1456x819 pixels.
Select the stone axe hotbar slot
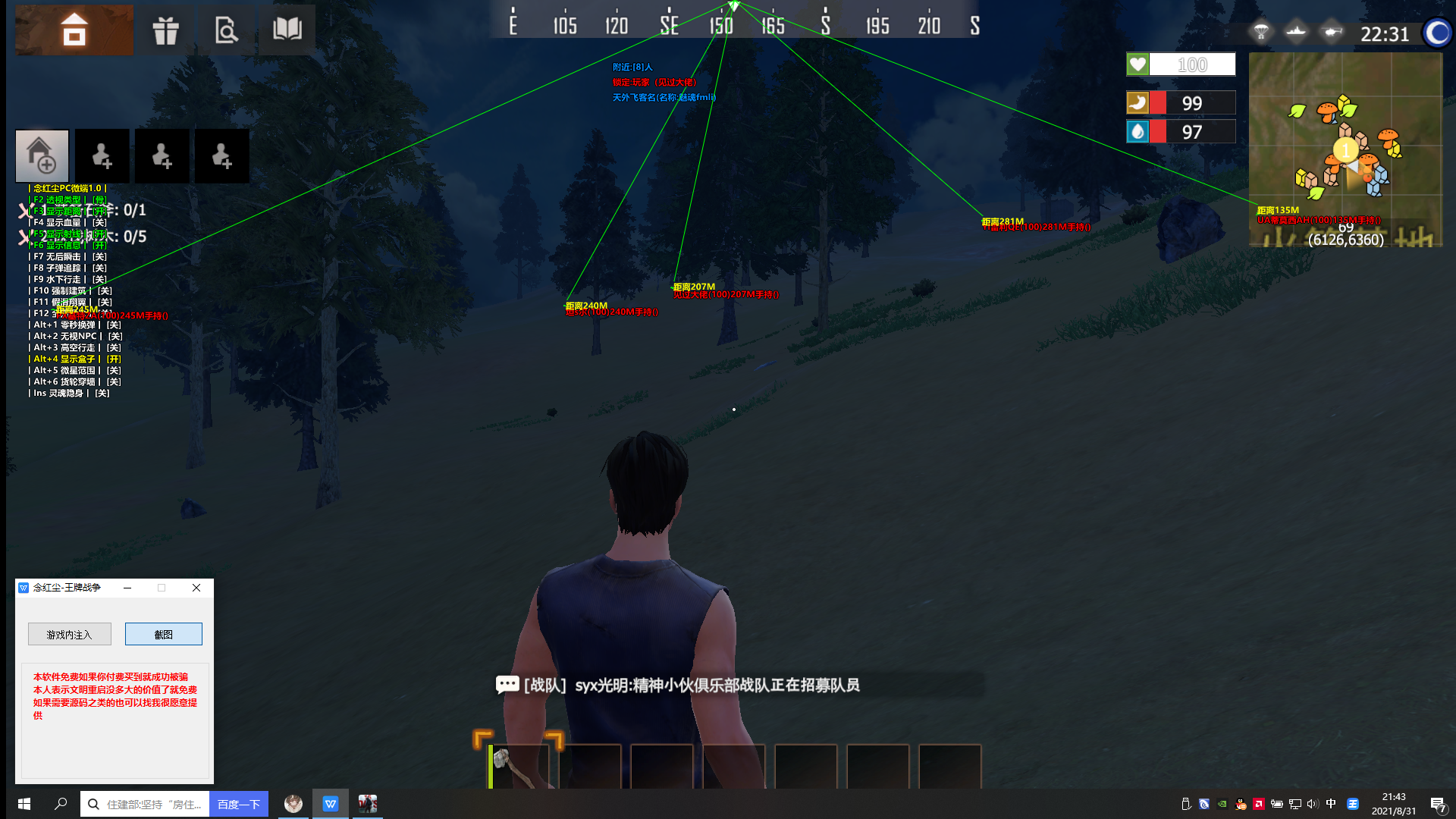click(x=519, y=766)
